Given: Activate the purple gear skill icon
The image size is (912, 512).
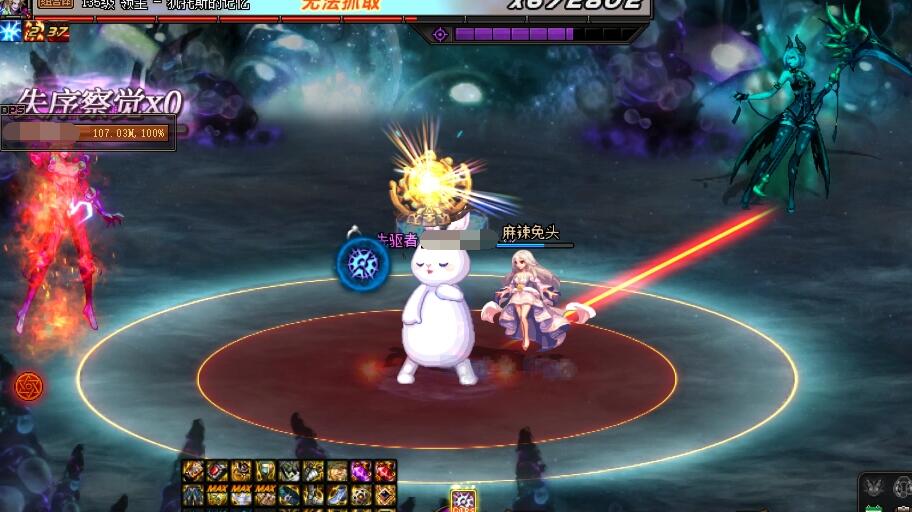Looking at the screenshot, I should coord(462,500).
